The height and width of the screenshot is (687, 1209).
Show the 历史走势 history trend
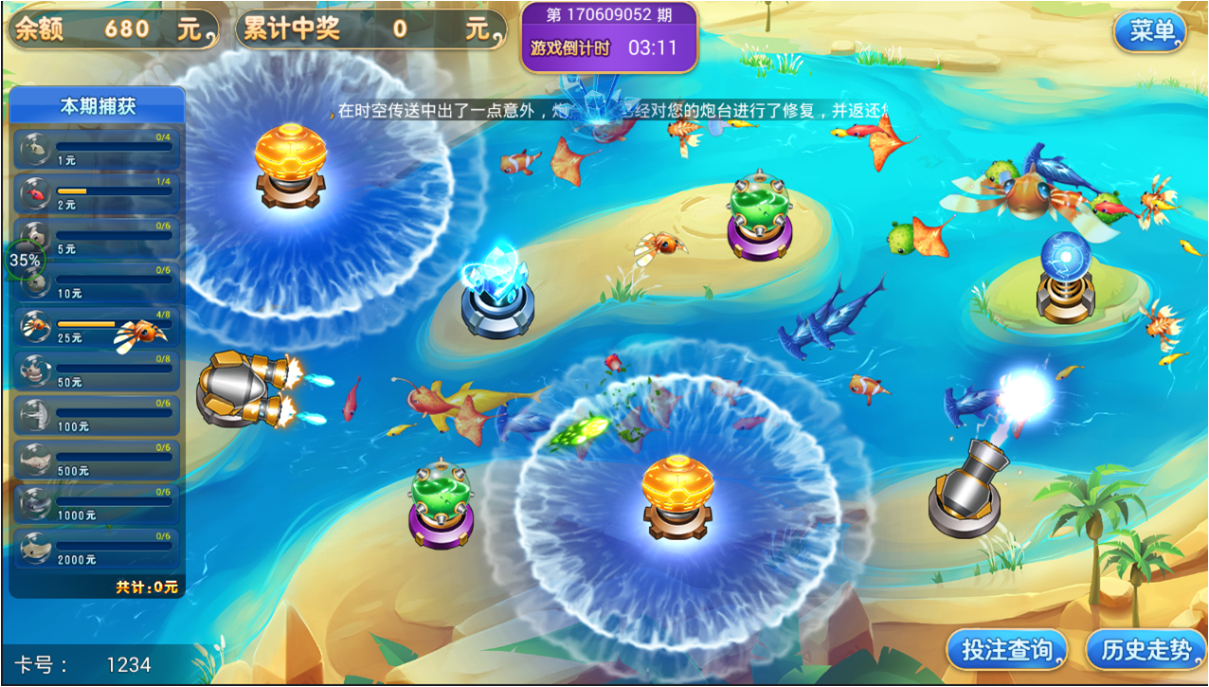[1146, 651]
